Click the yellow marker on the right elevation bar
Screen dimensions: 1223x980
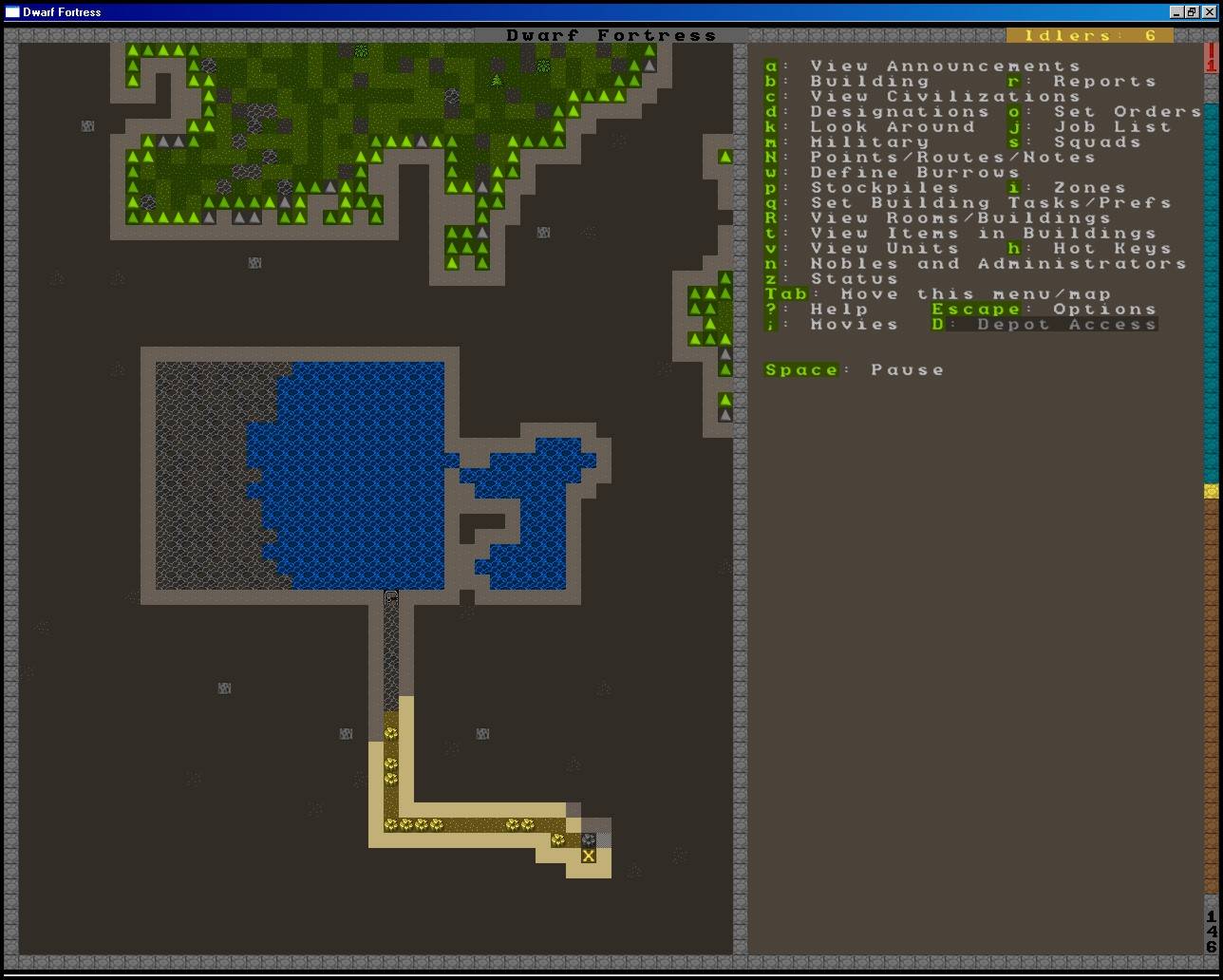[1210, 492]
